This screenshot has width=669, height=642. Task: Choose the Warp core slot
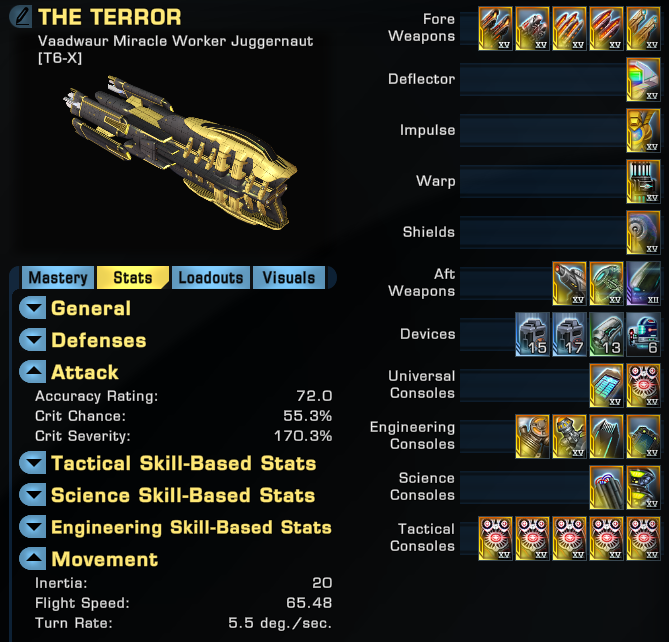point(643,181)
